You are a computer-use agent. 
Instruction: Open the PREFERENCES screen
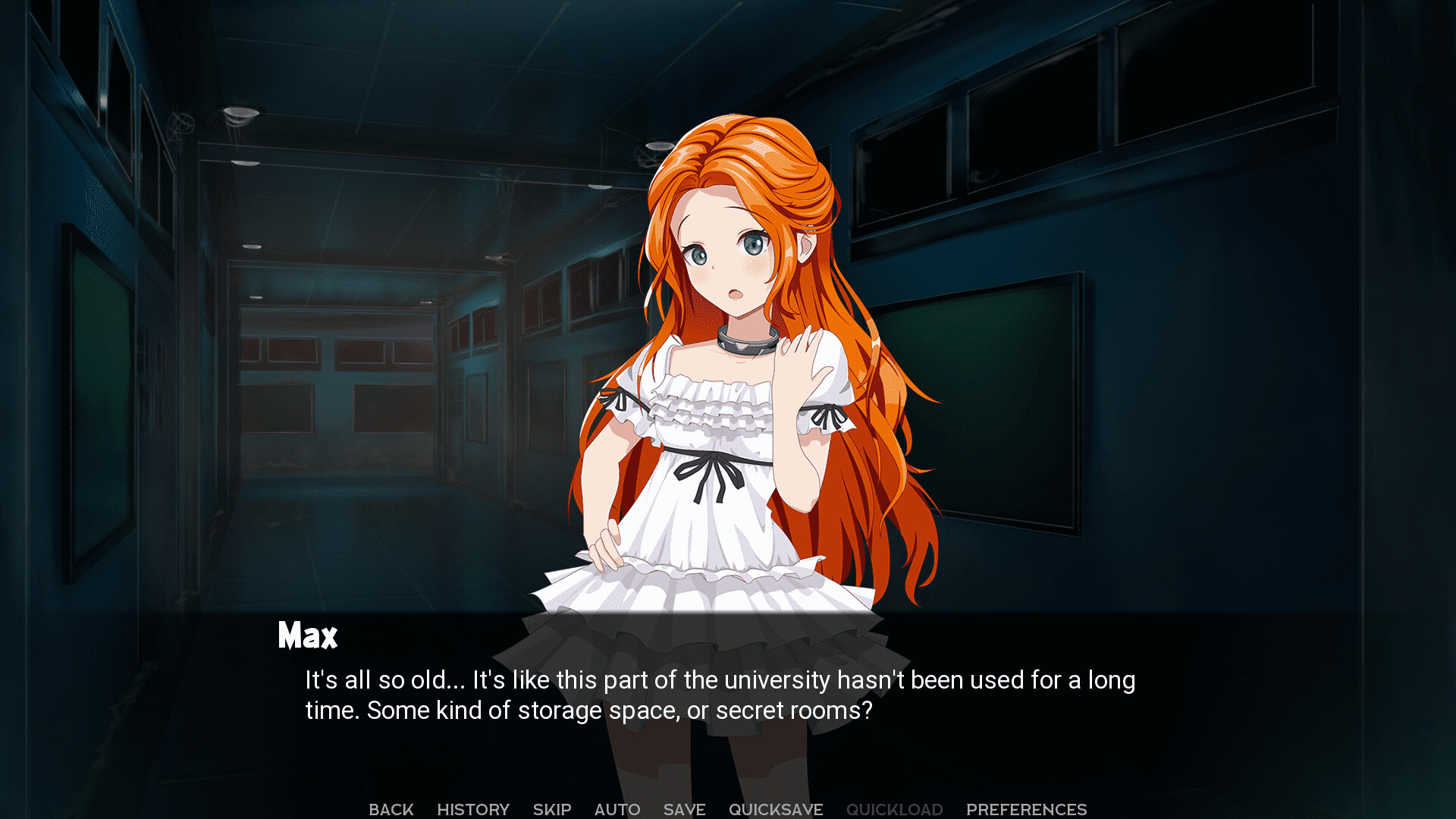[1026, 808]
